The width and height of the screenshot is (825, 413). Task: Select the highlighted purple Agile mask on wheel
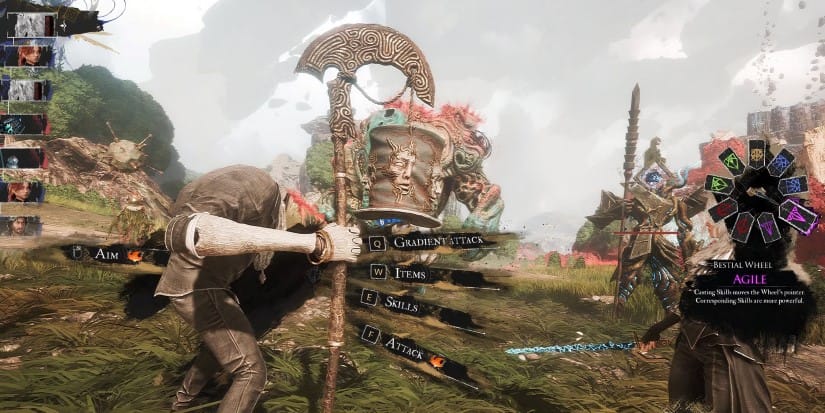tap(797, 216)
